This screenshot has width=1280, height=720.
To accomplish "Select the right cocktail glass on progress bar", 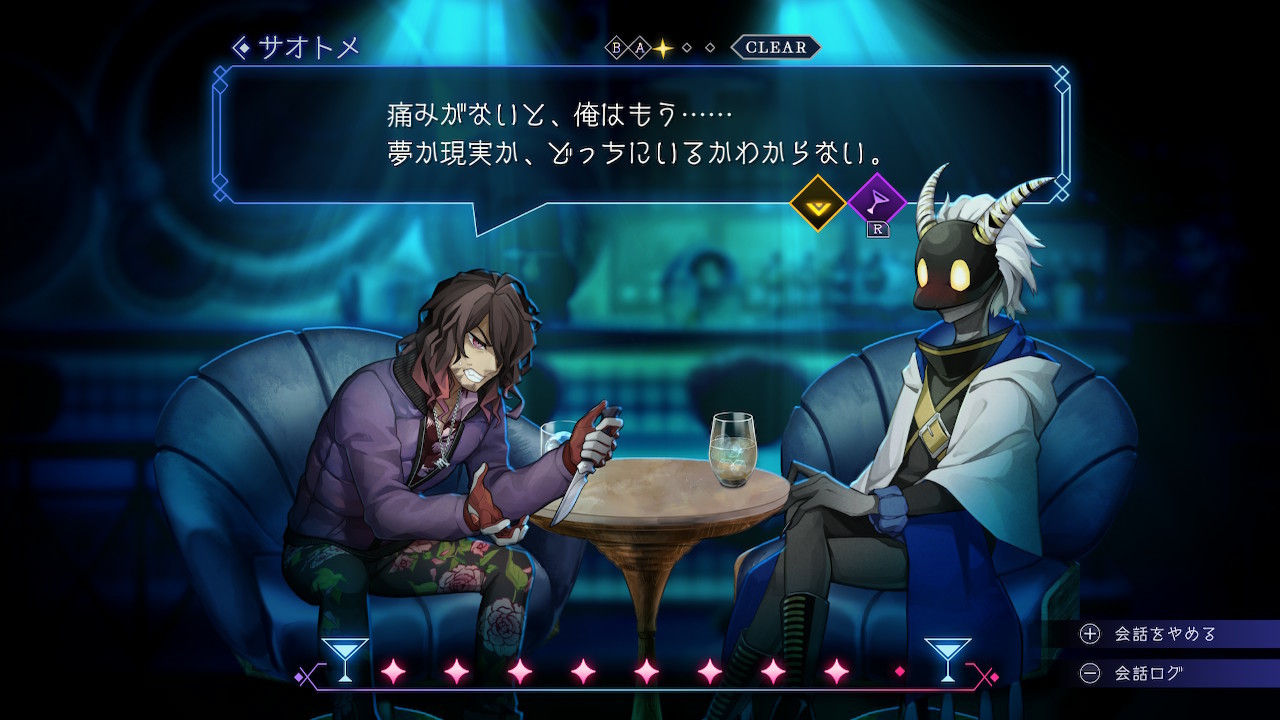I will (x=947, y=659).
